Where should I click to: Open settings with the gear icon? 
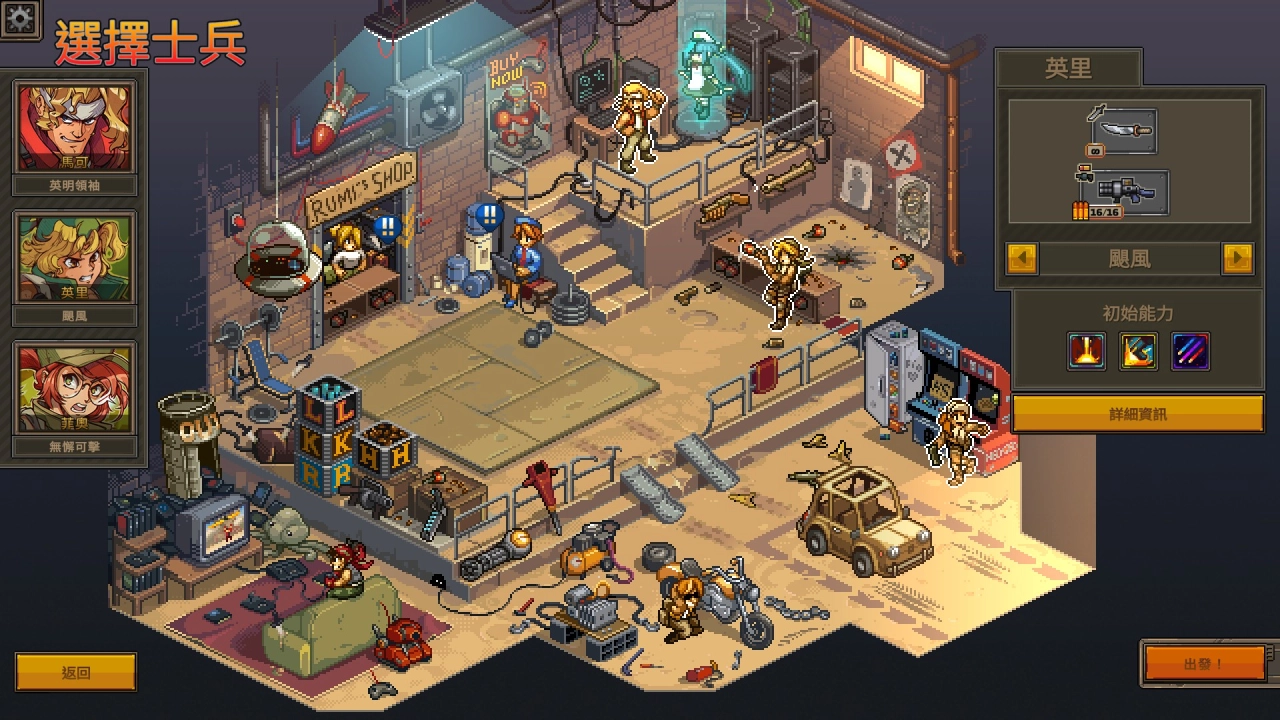coord(19,18)
